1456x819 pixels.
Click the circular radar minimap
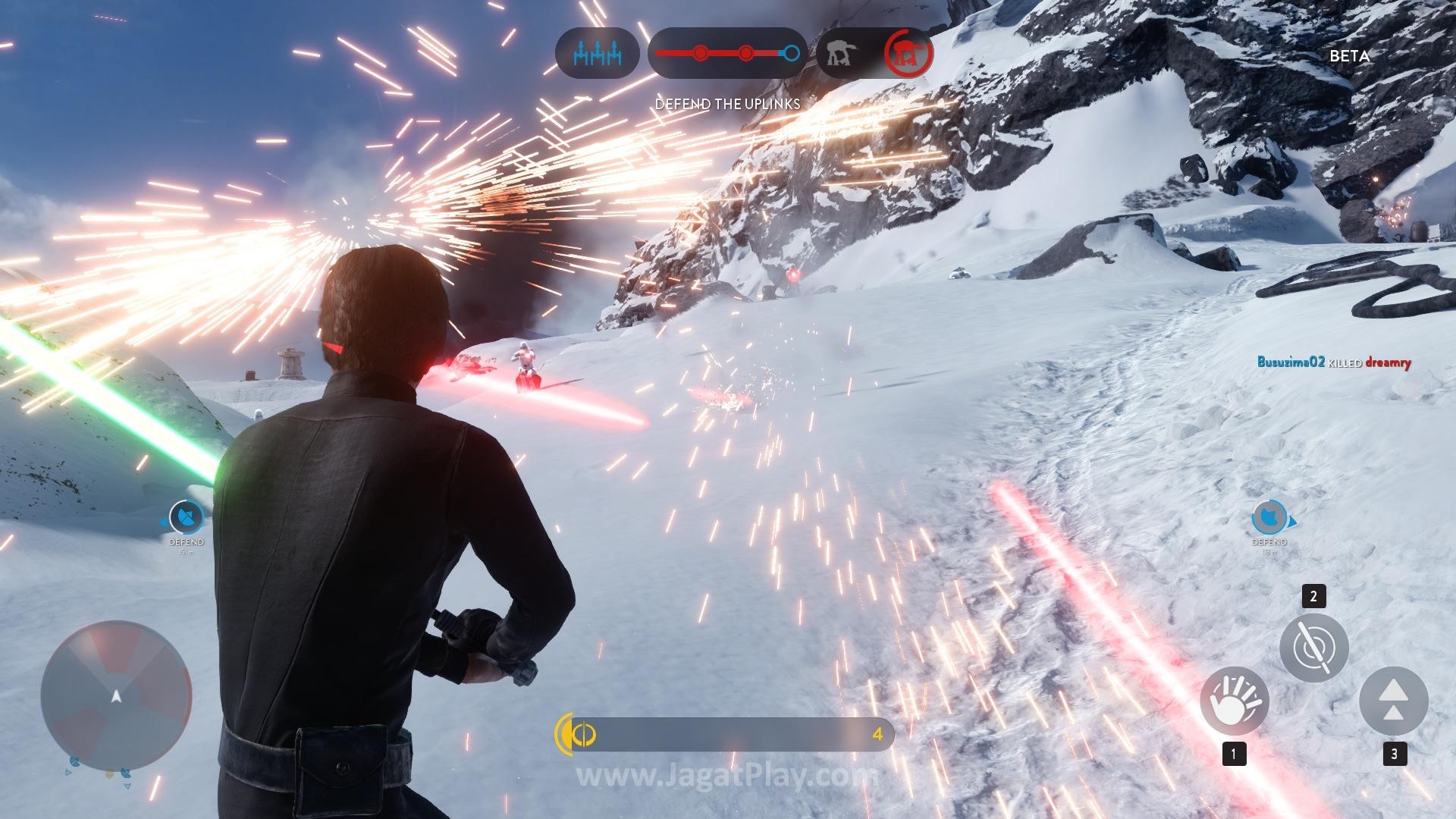click(116, 695)
